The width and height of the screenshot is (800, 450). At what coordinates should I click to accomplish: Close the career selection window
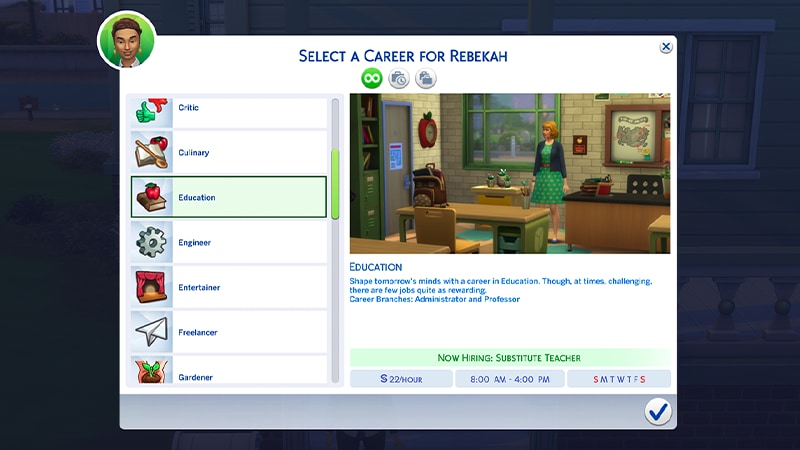pos(666,47)
